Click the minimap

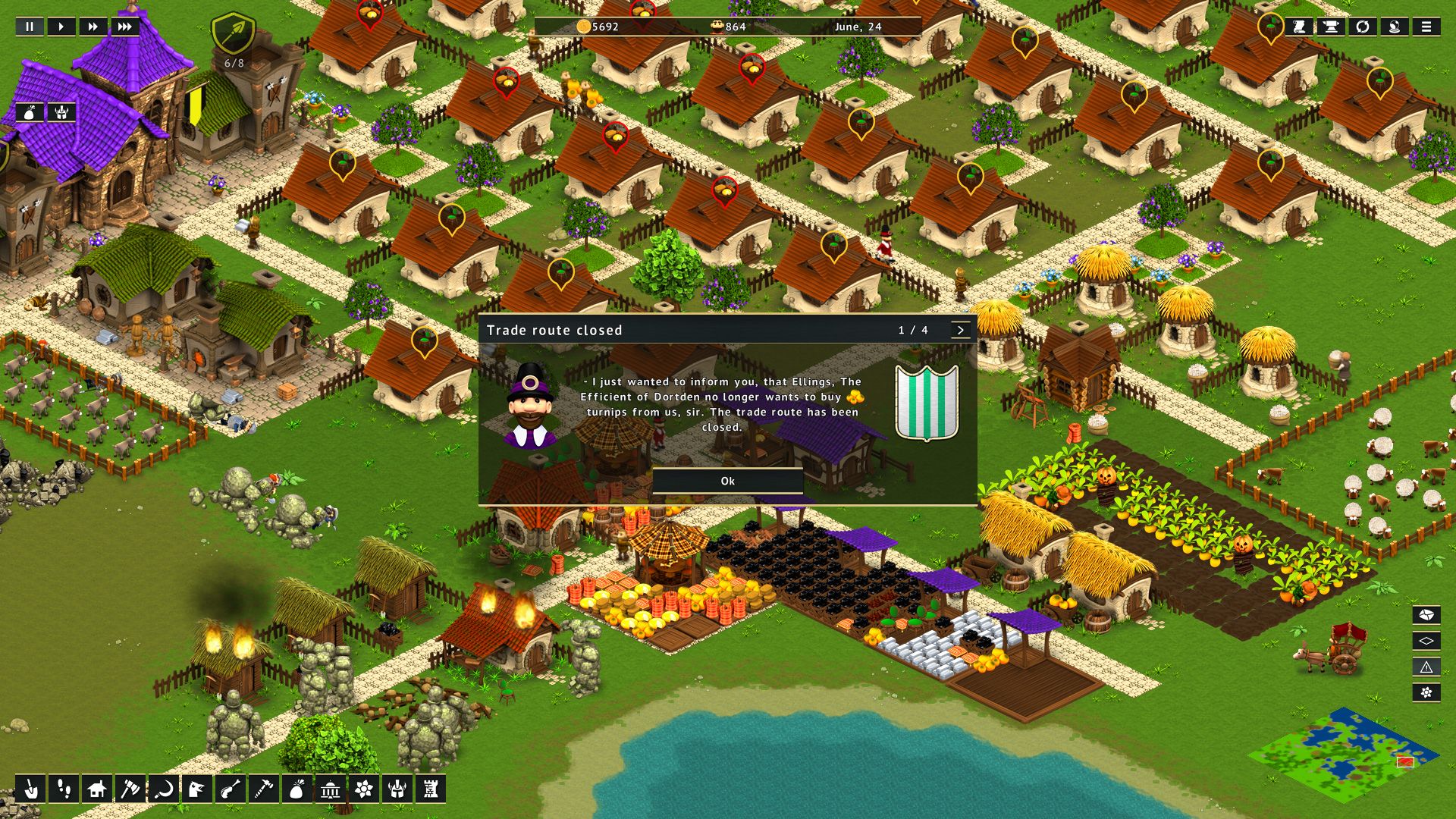tap(1344, 754)
